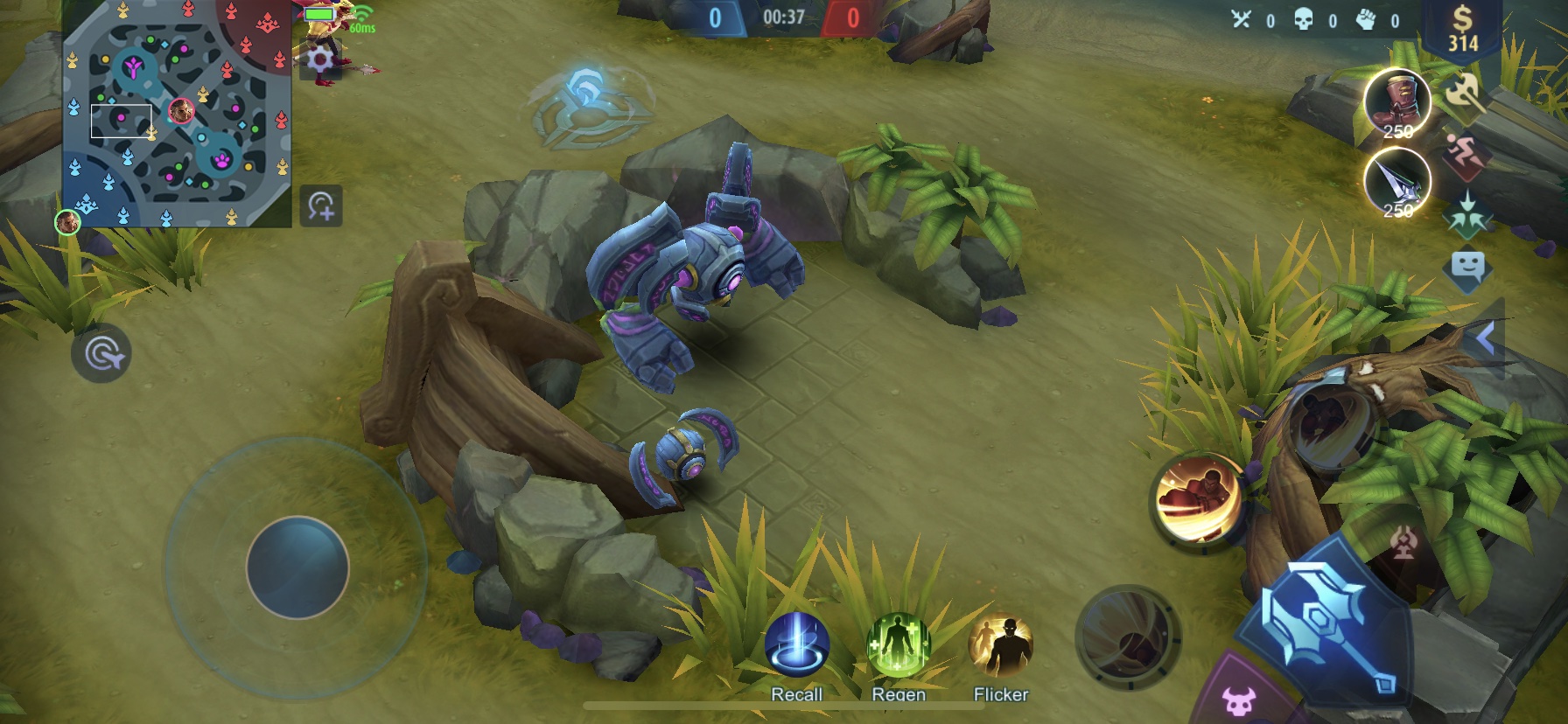Screen dimensions: 1568x724
Task: Activate the purple bull-skull skill
Action: click(x=1239, y=700)
